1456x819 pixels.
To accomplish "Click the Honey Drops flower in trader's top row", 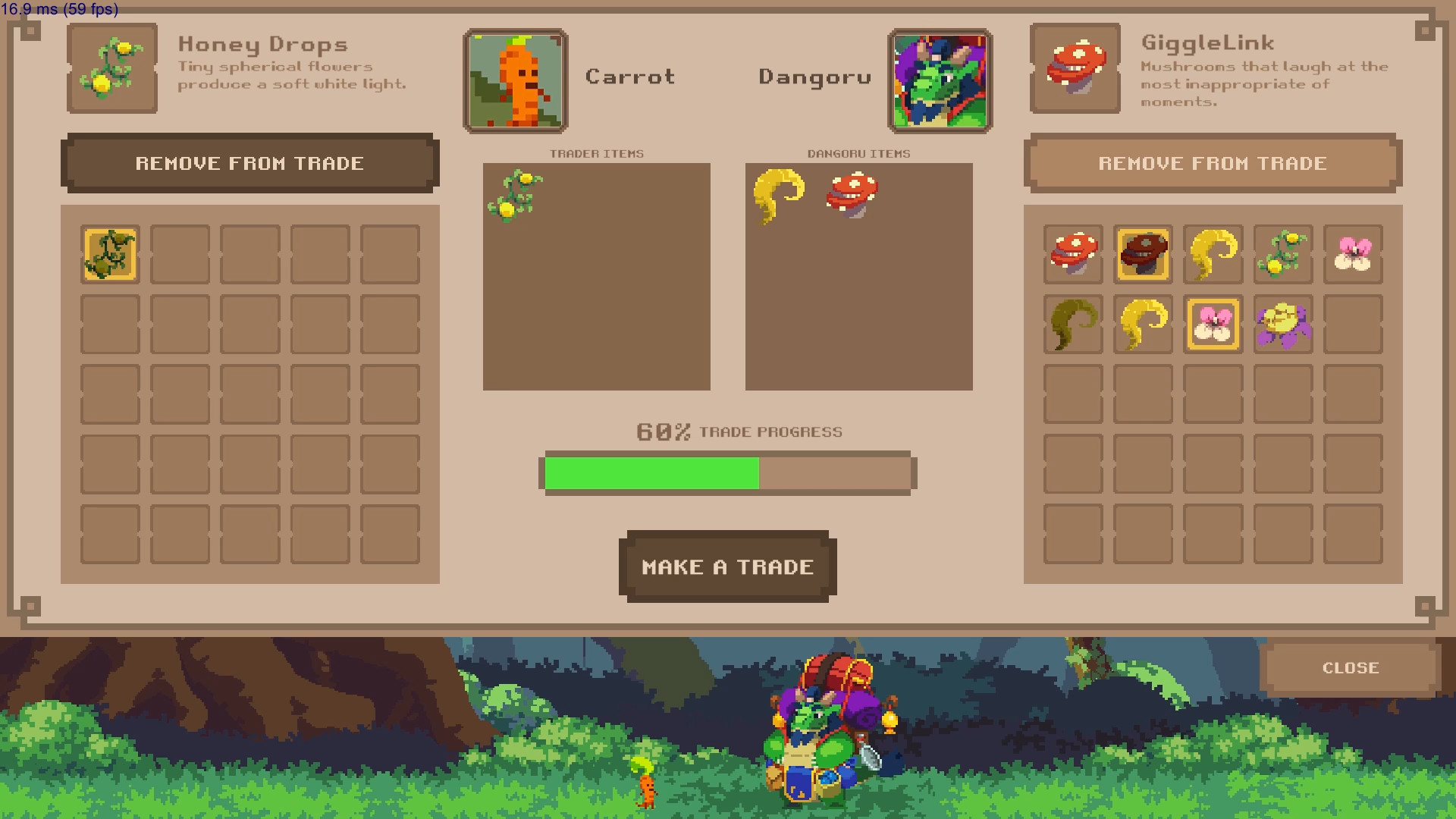I will click(x=1282, y=254).
